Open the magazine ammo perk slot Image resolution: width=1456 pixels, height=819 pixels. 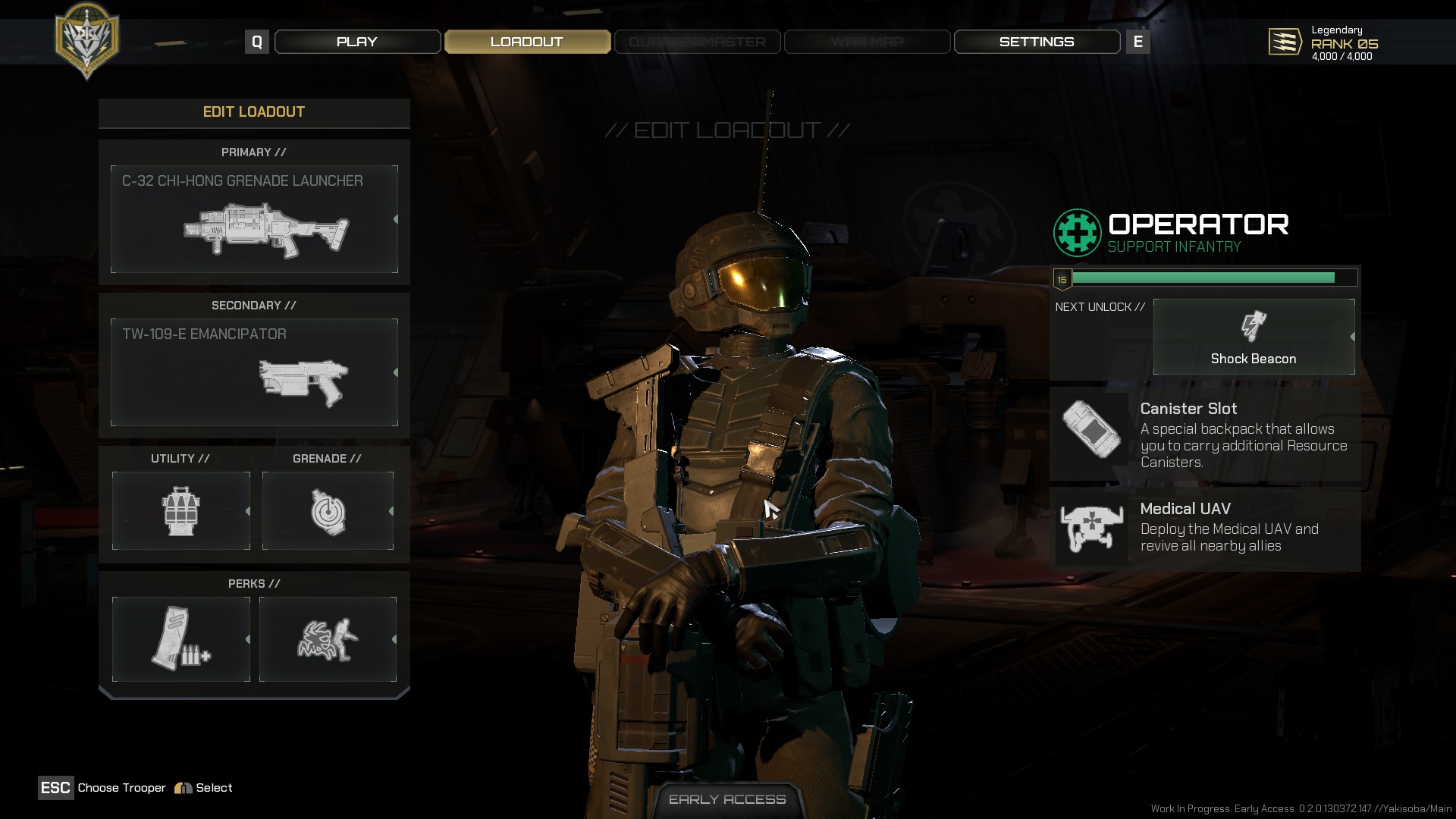coord(180,639)
